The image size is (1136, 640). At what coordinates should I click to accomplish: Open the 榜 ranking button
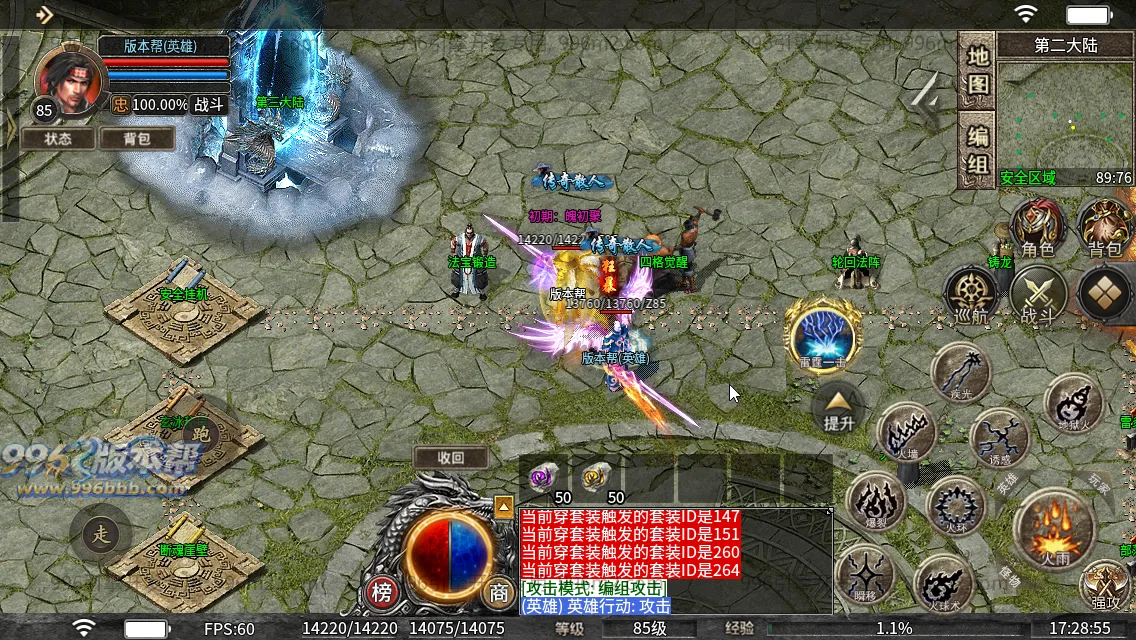coord(382,592)
